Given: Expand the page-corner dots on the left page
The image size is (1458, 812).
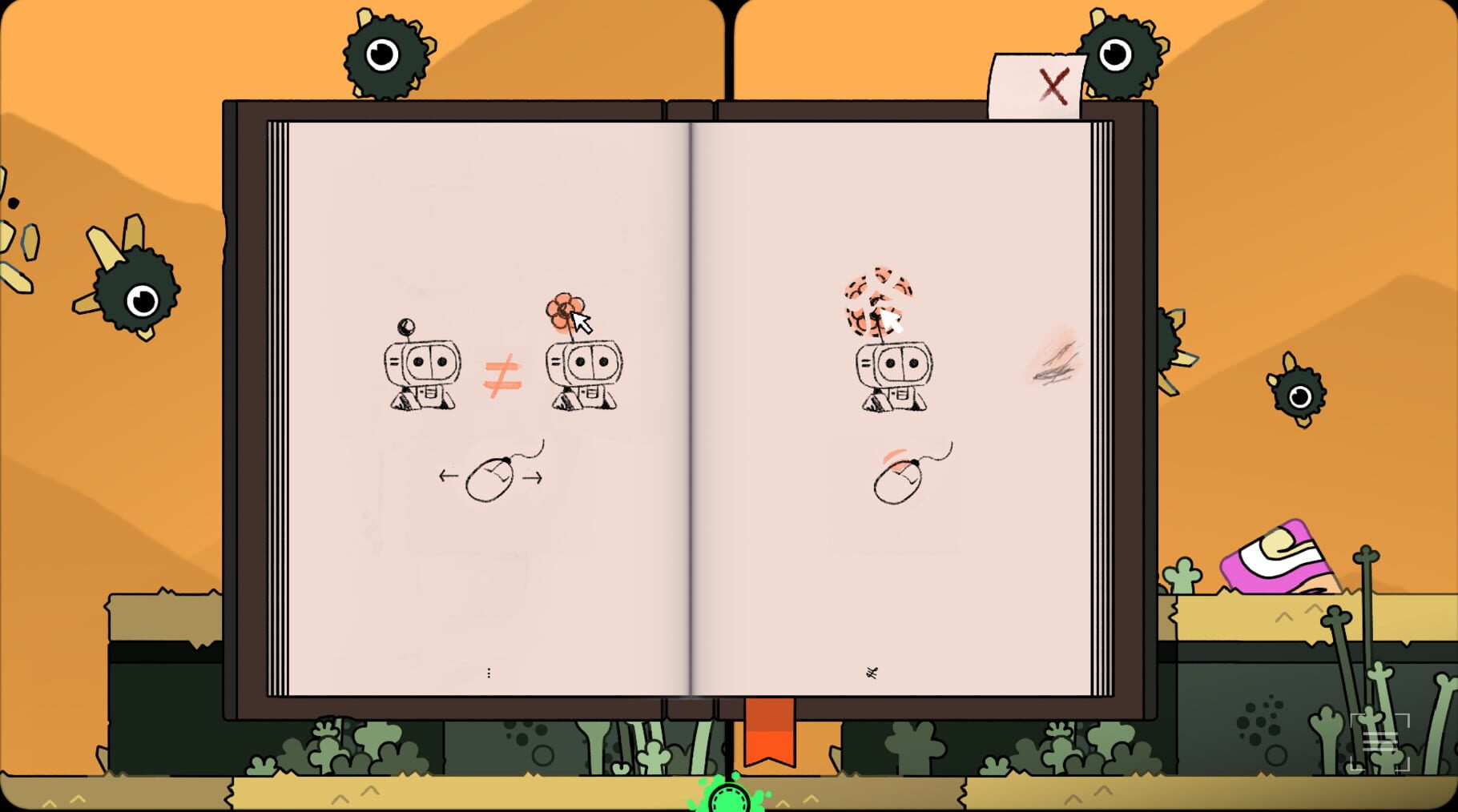Looking at the screenshot, I should [x=489, y=673].
